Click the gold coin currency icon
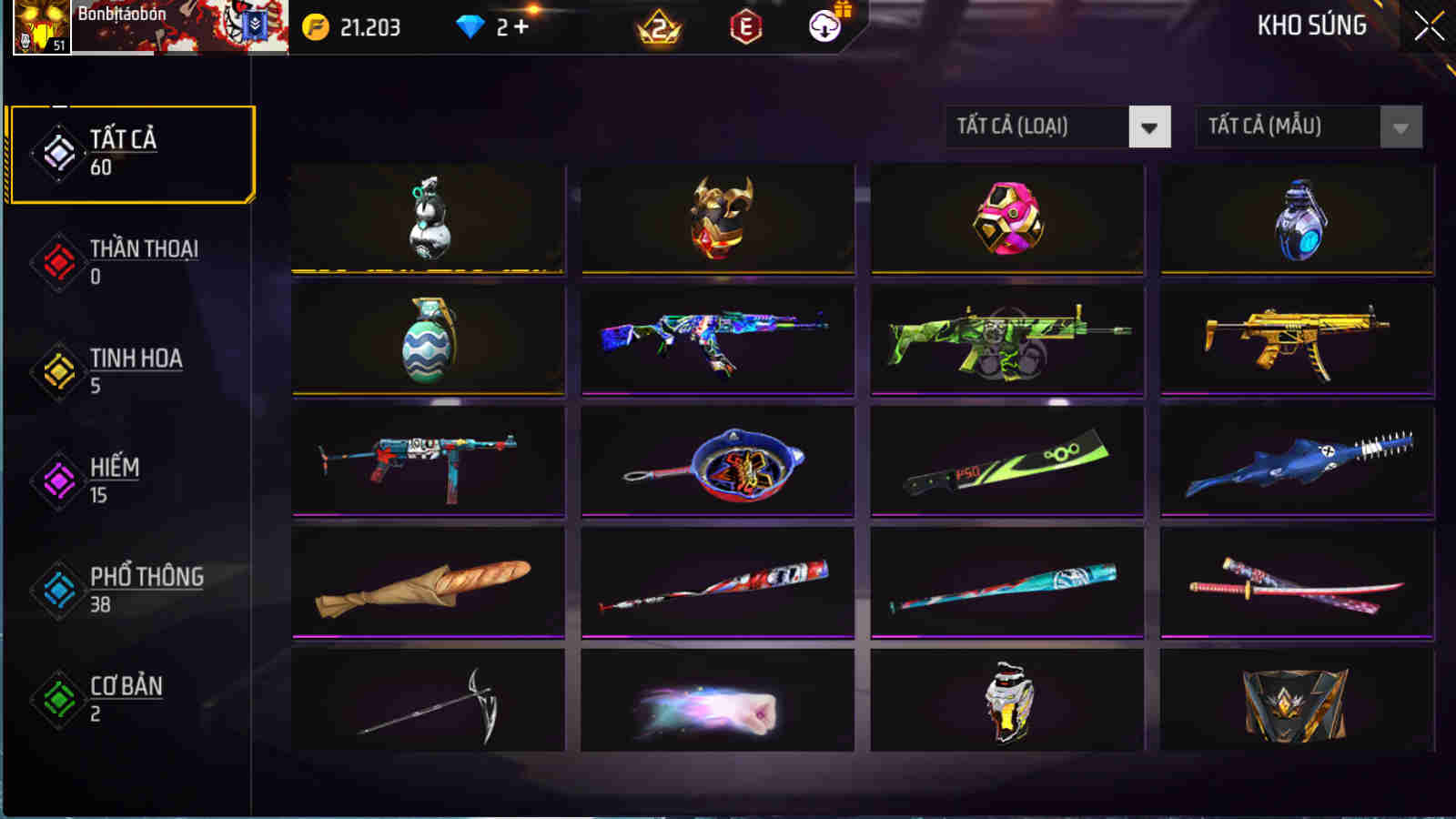 tap(314, 26)
